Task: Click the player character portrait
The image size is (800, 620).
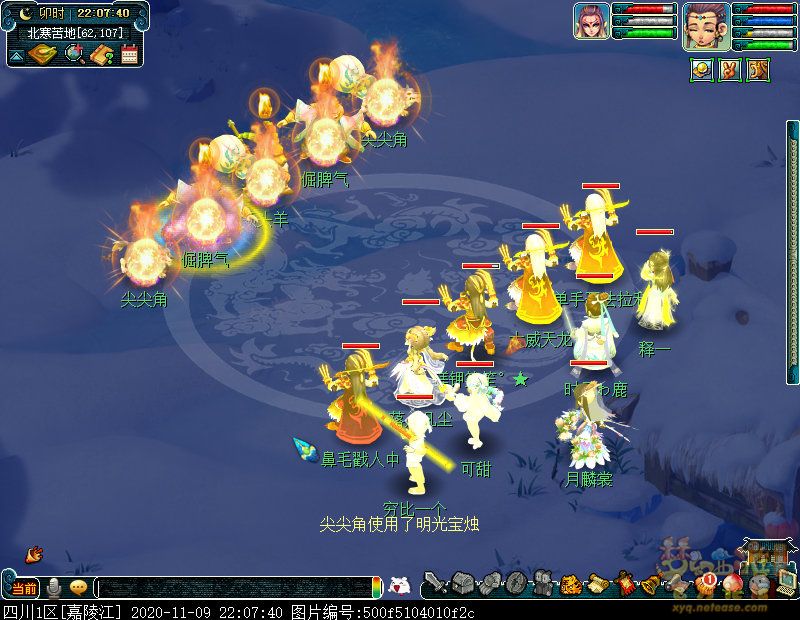Action: click(x=706, y=25)
